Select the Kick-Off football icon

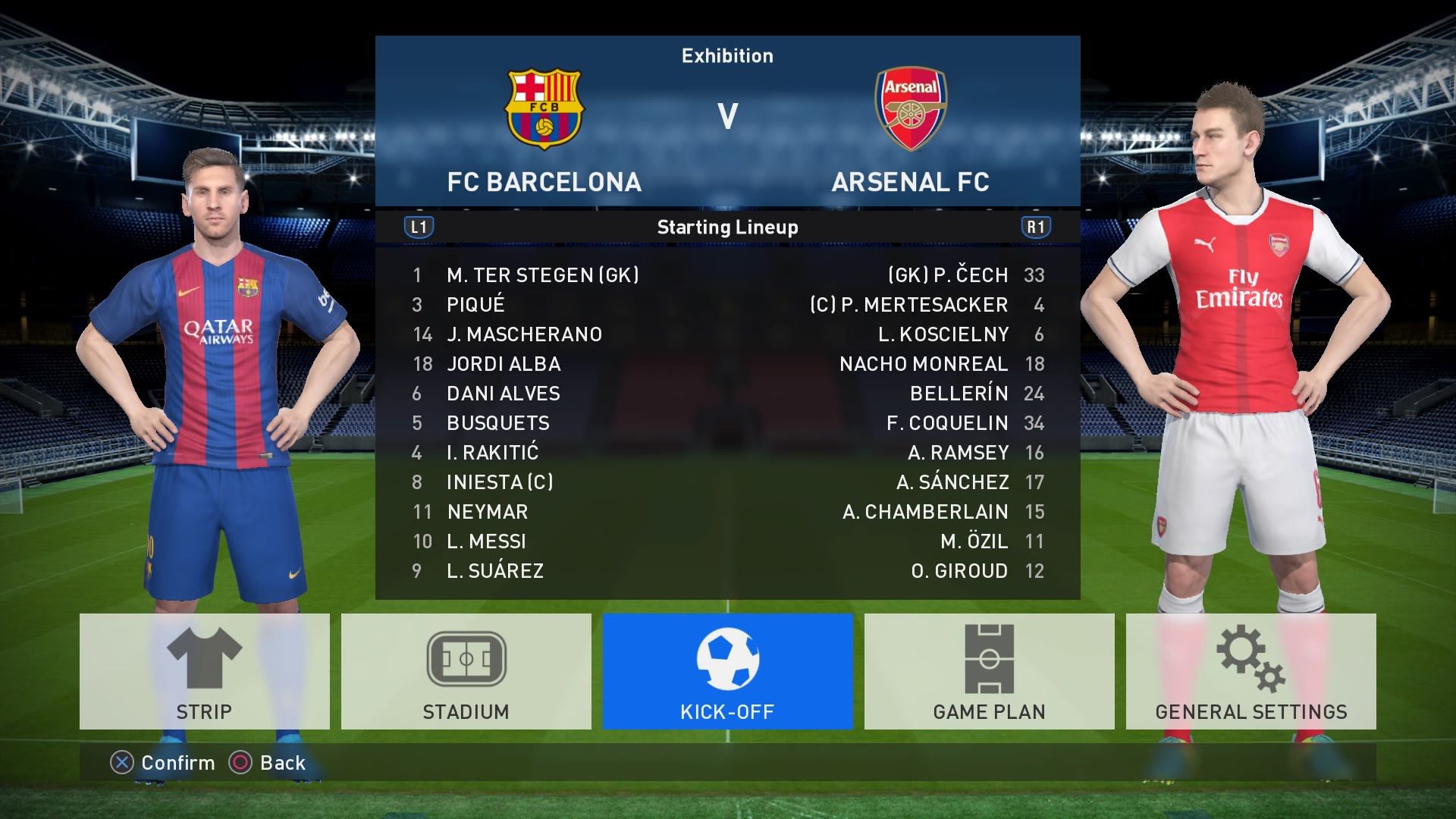point(728,658)
